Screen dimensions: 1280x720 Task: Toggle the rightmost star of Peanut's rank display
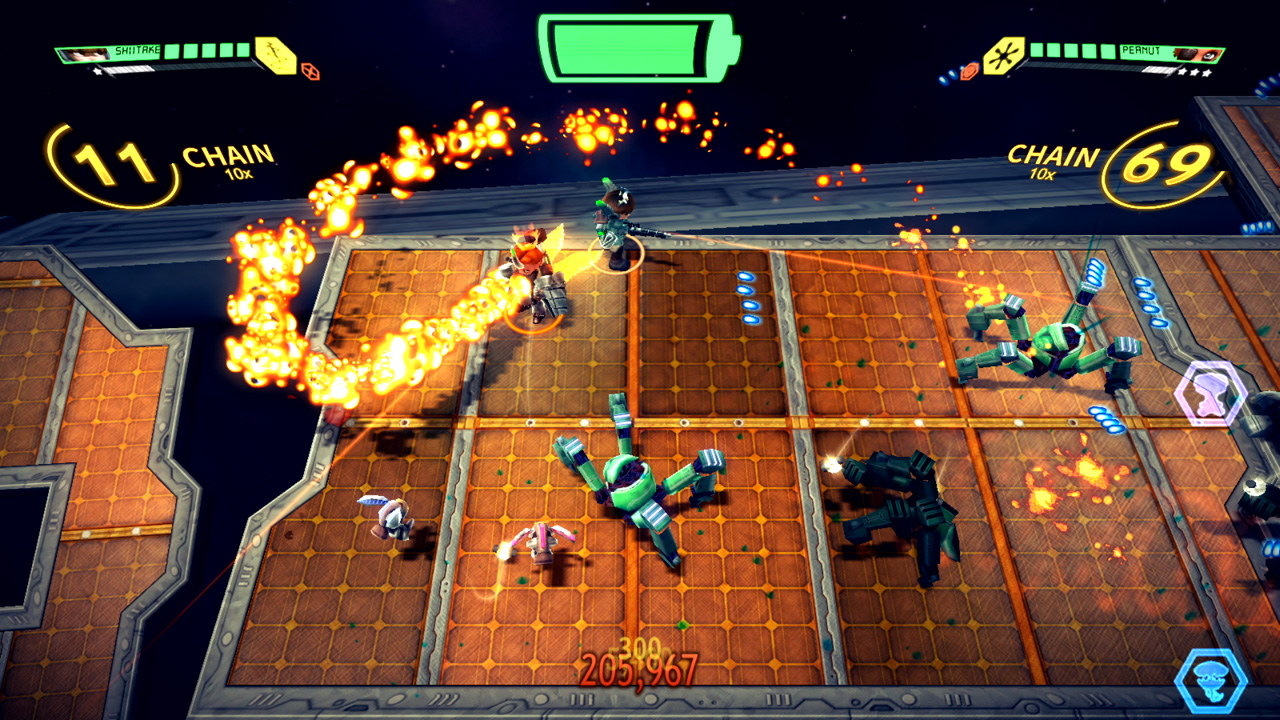1208,73
